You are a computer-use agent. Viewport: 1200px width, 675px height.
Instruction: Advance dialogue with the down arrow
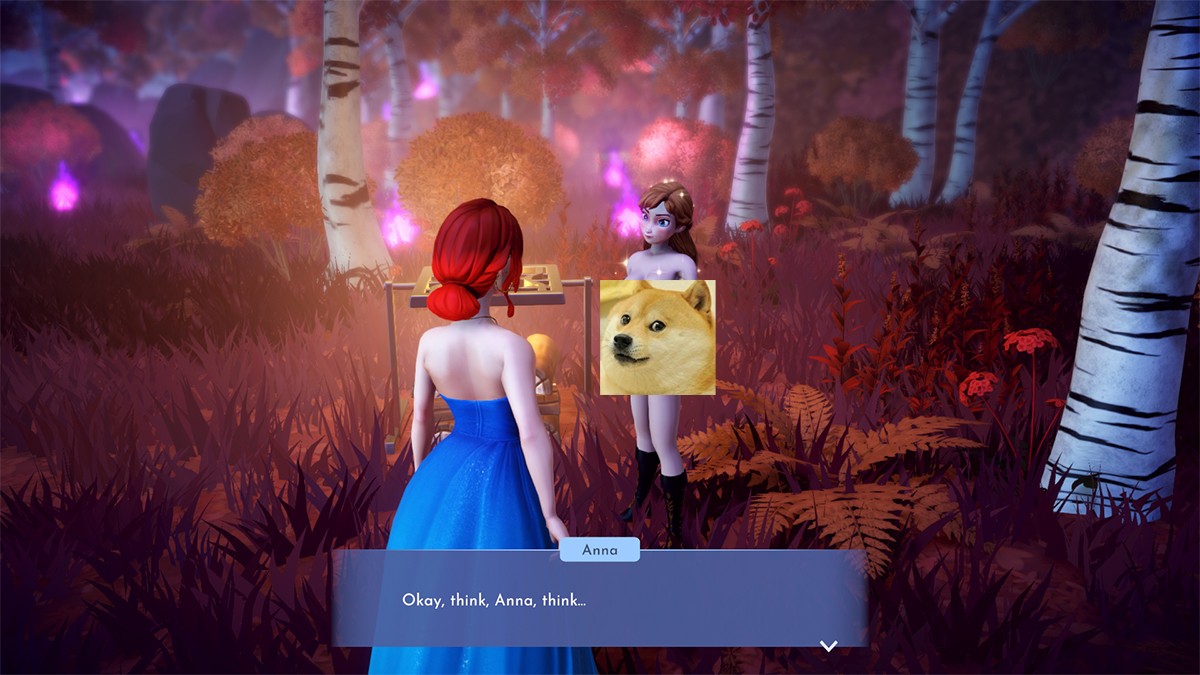[x=828, y=646]
